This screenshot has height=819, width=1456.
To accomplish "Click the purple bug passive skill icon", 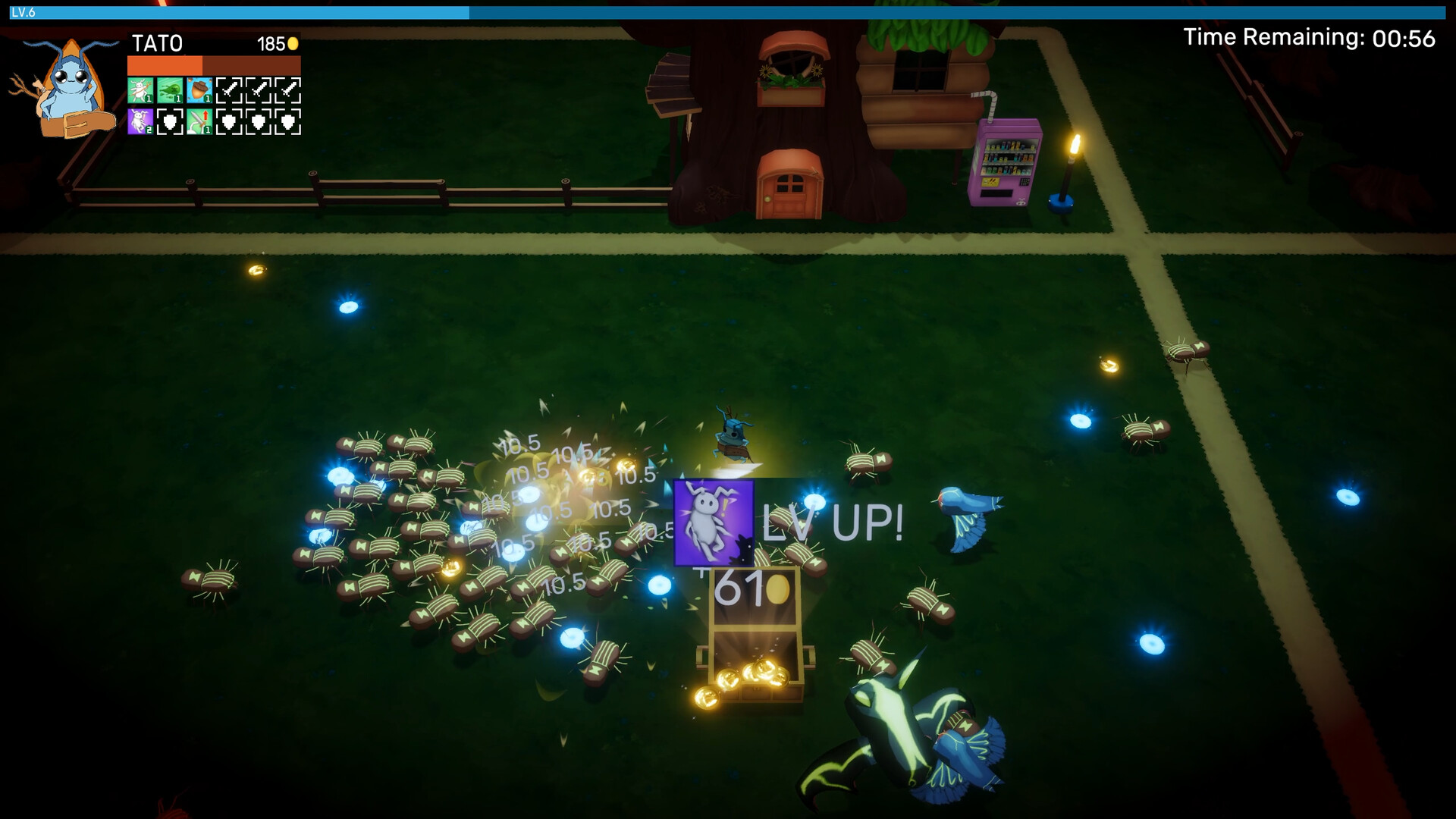I will pos(140,121).
